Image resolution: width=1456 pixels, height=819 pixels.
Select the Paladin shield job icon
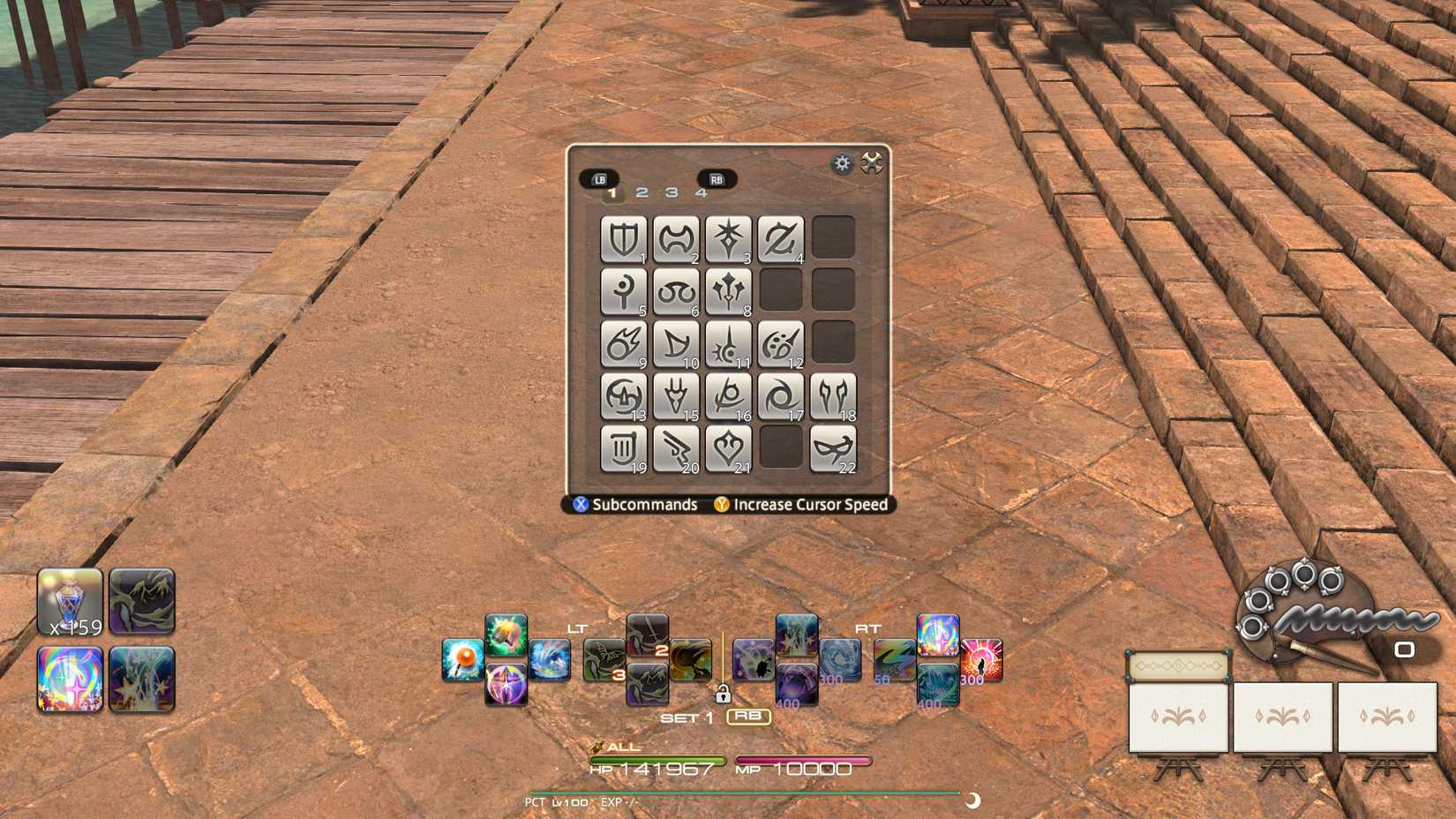627,237
